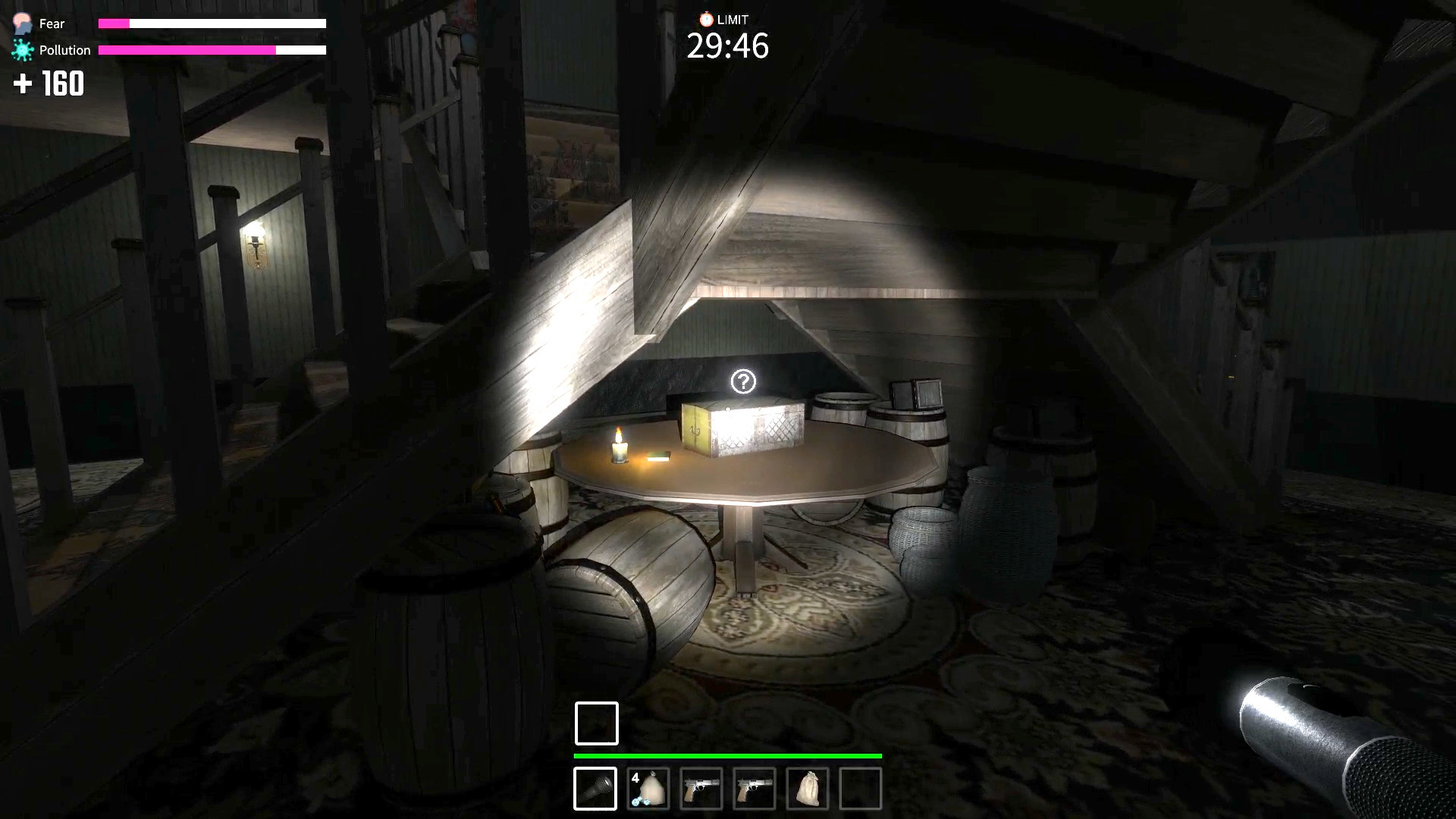Select the second pistol in the hotbar

pos(754,789)
